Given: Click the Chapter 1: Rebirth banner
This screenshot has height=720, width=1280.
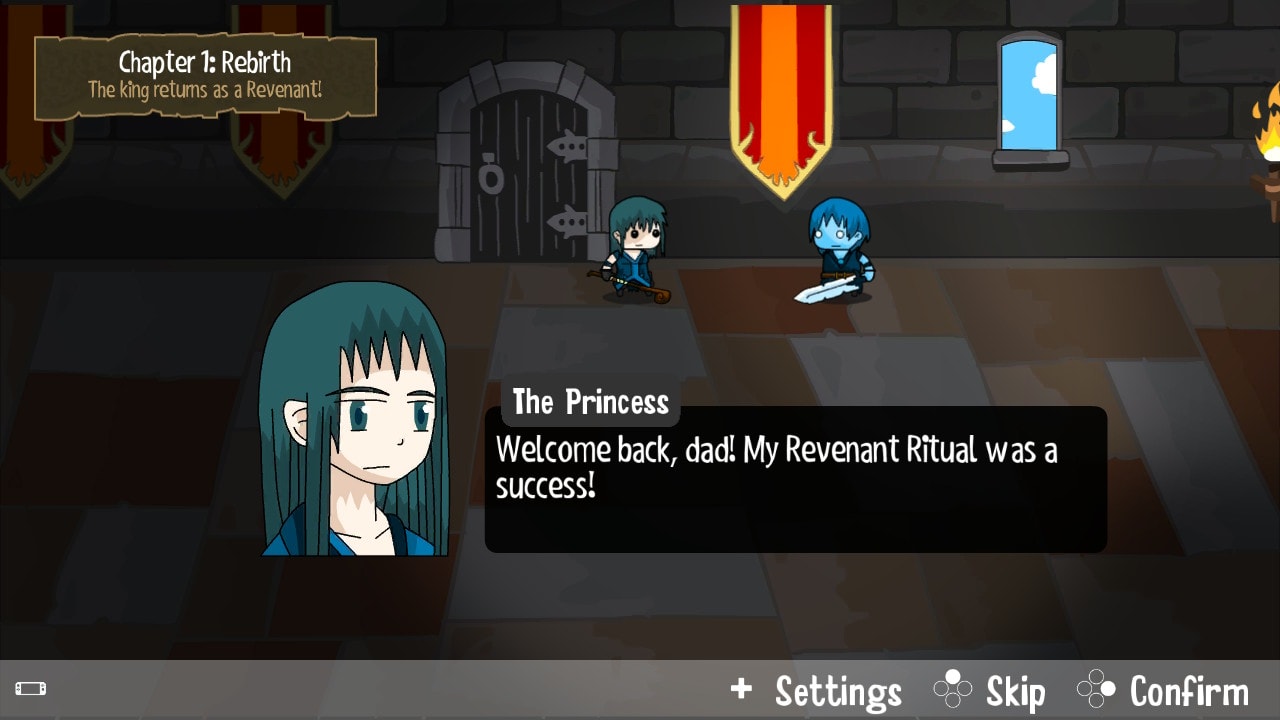Looking at the screenshot, I should [x=204, y=62].
